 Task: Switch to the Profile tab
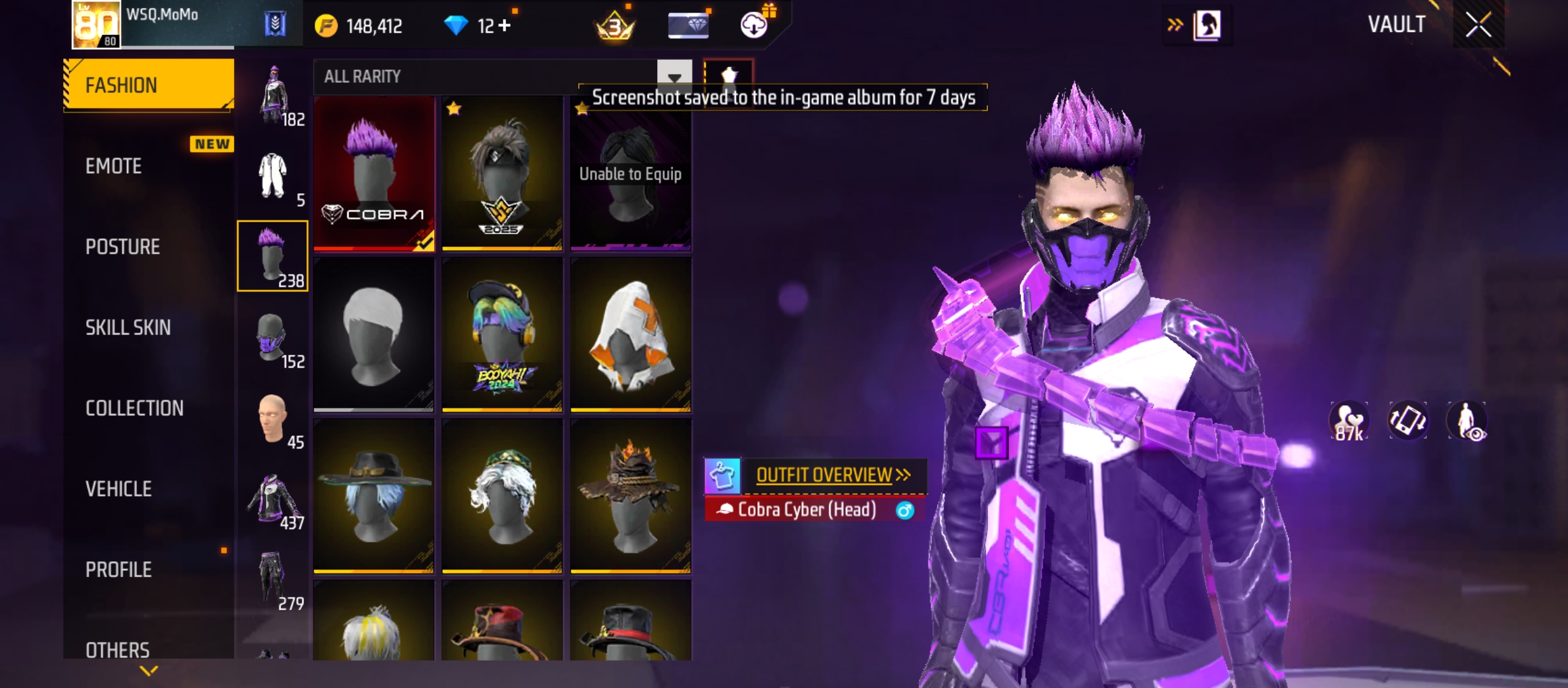click(119, 570)
